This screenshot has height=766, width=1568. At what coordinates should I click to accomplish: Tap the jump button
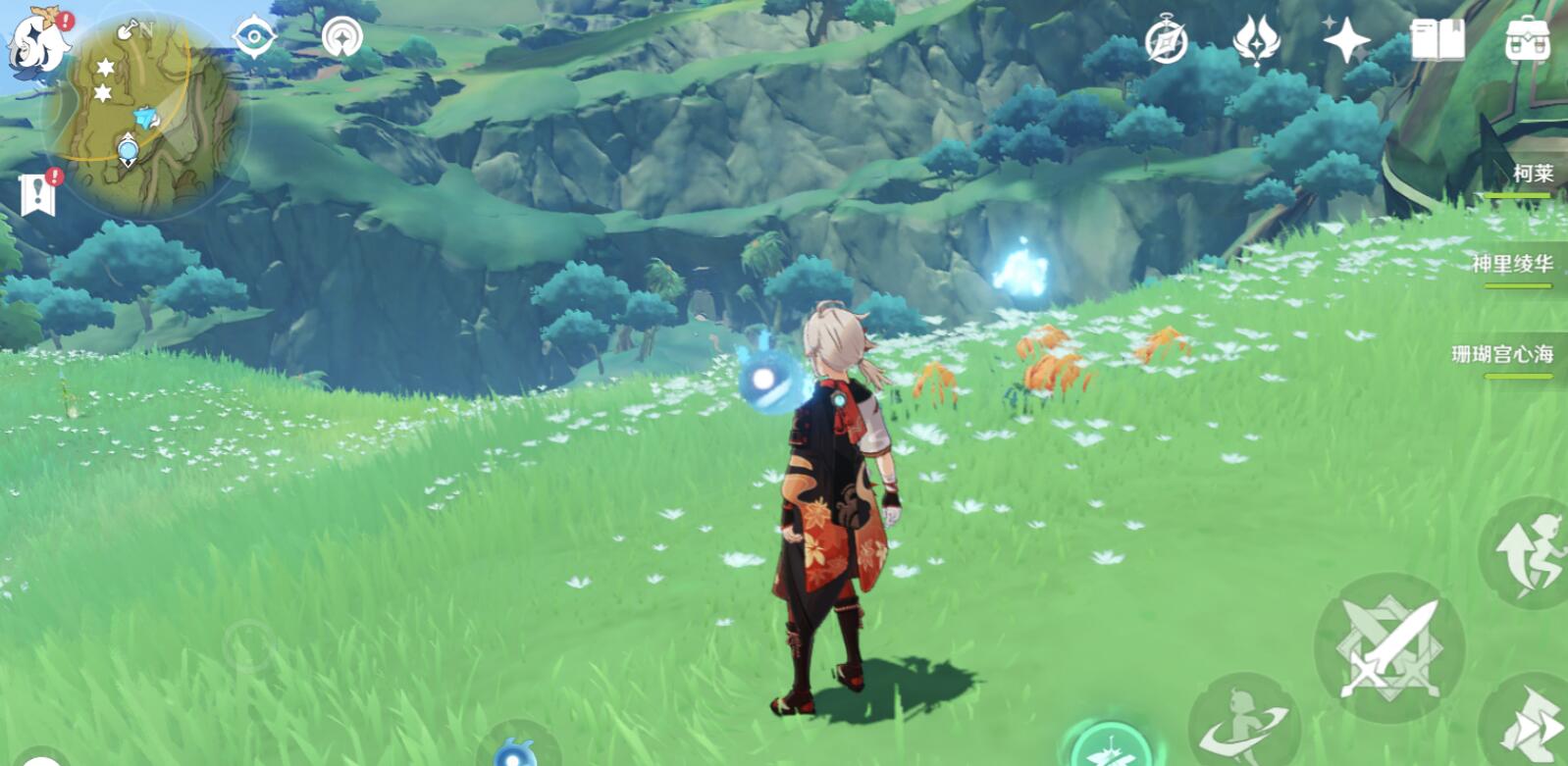[1527, 554]
